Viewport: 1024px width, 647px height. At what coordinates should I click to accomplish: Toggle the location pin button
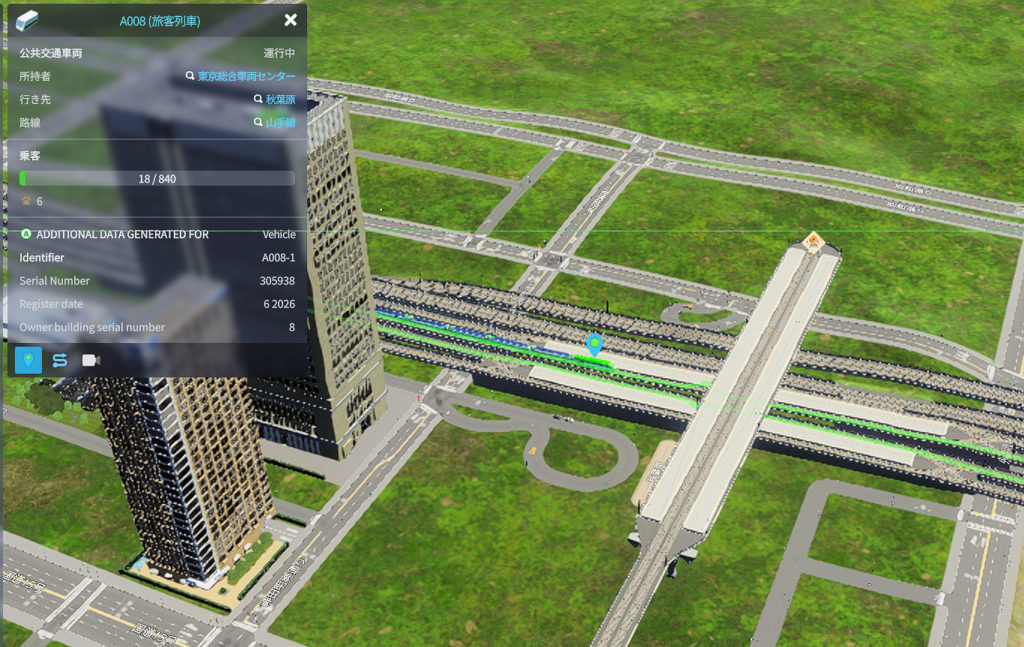pos(29,360)
